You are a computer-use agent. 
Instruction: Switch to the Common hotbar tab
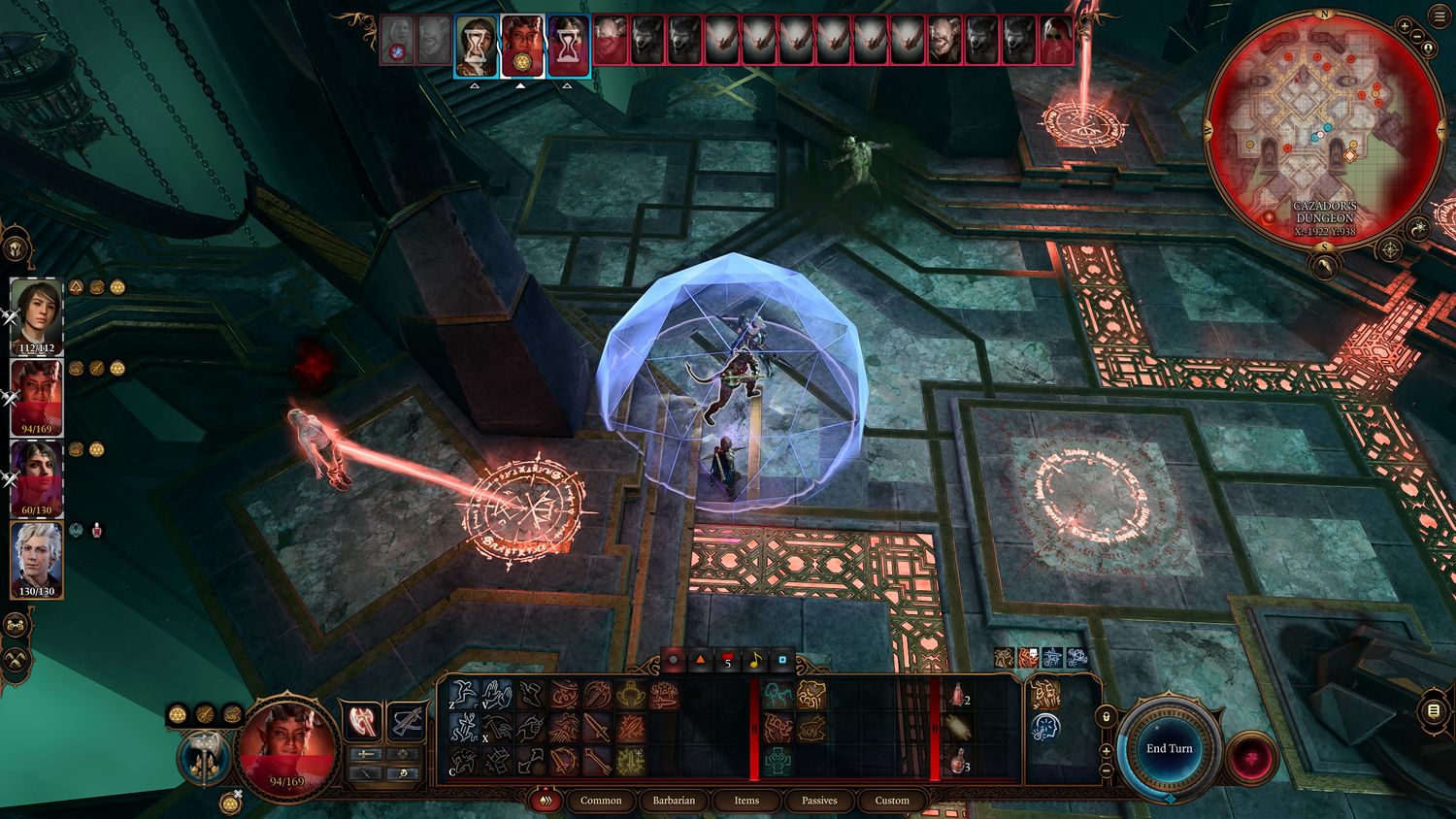coord(601,801)
